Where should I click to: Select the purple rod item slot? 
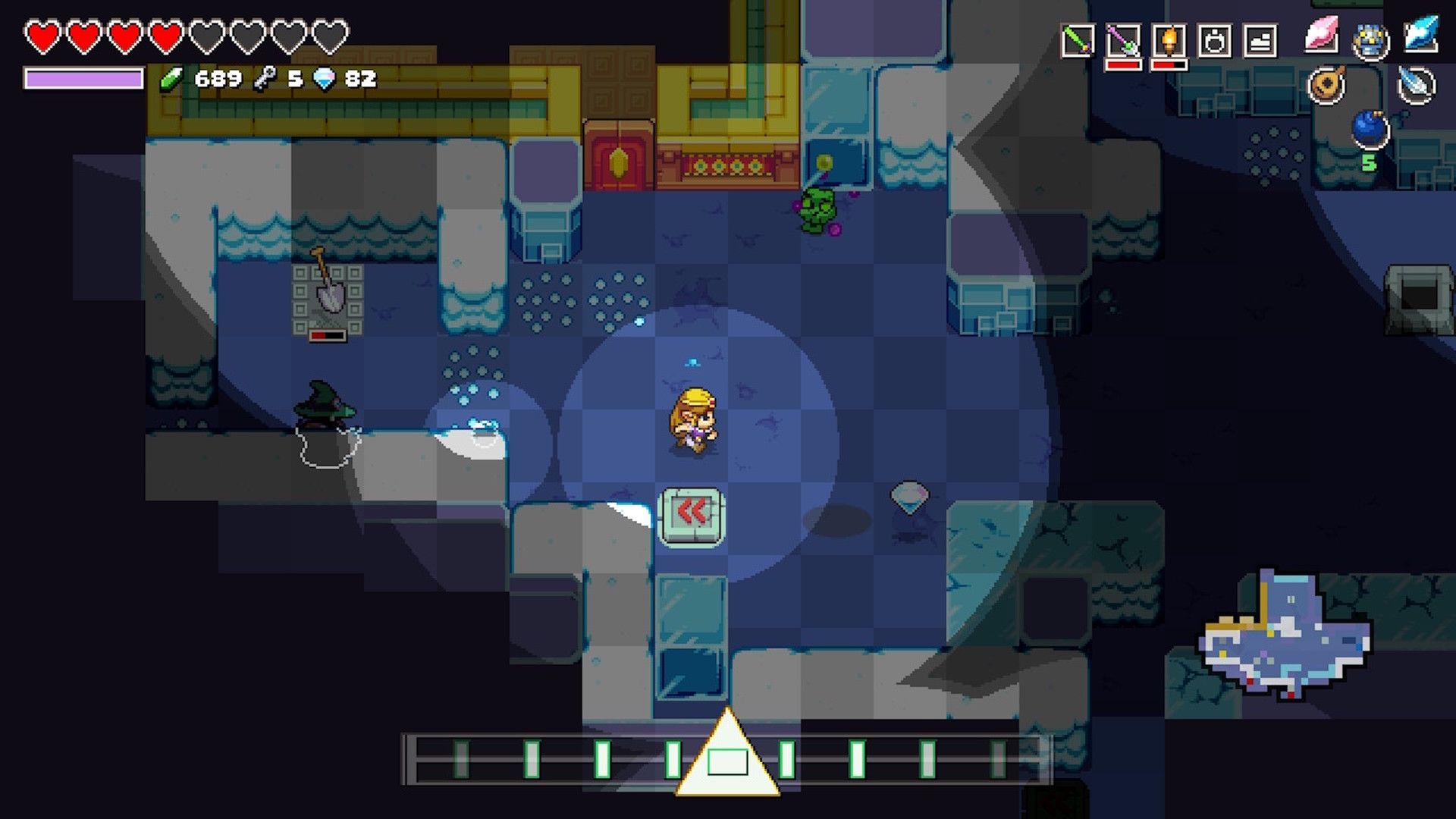[x=1125, y=40]
